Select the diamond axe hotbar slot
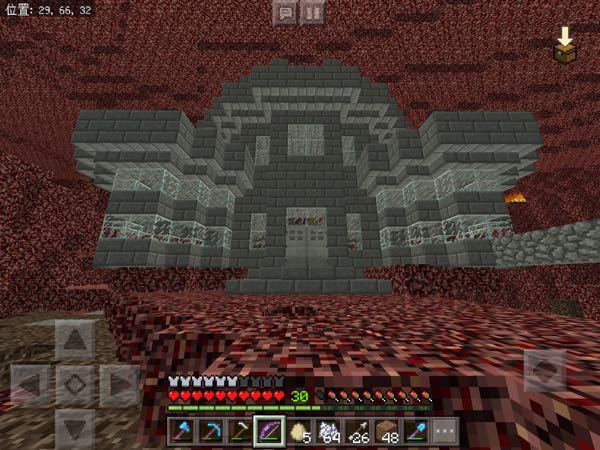Viewport: 600px width, 450px height. click(x=183, y=431)
